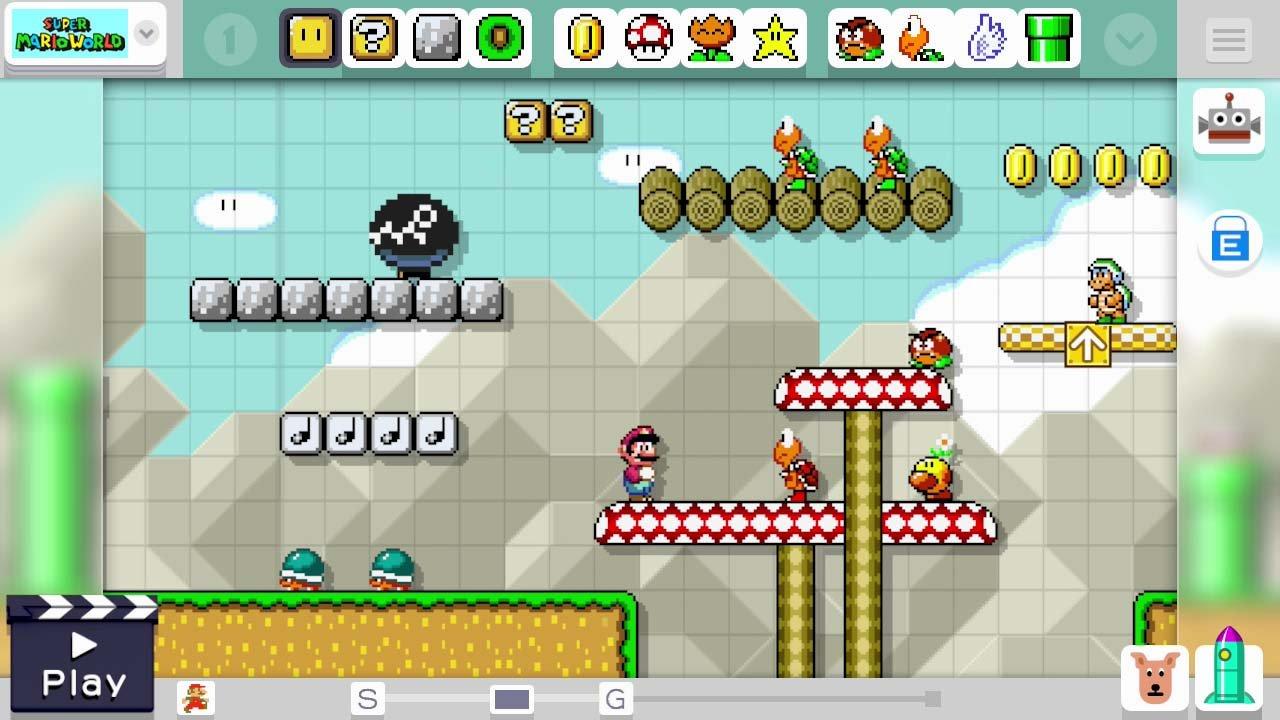Image resolution: width=1280 pixels, height=720 pixels.
Task: Pick the Coin item from the toolbar
Action: [x=585, y=39]
